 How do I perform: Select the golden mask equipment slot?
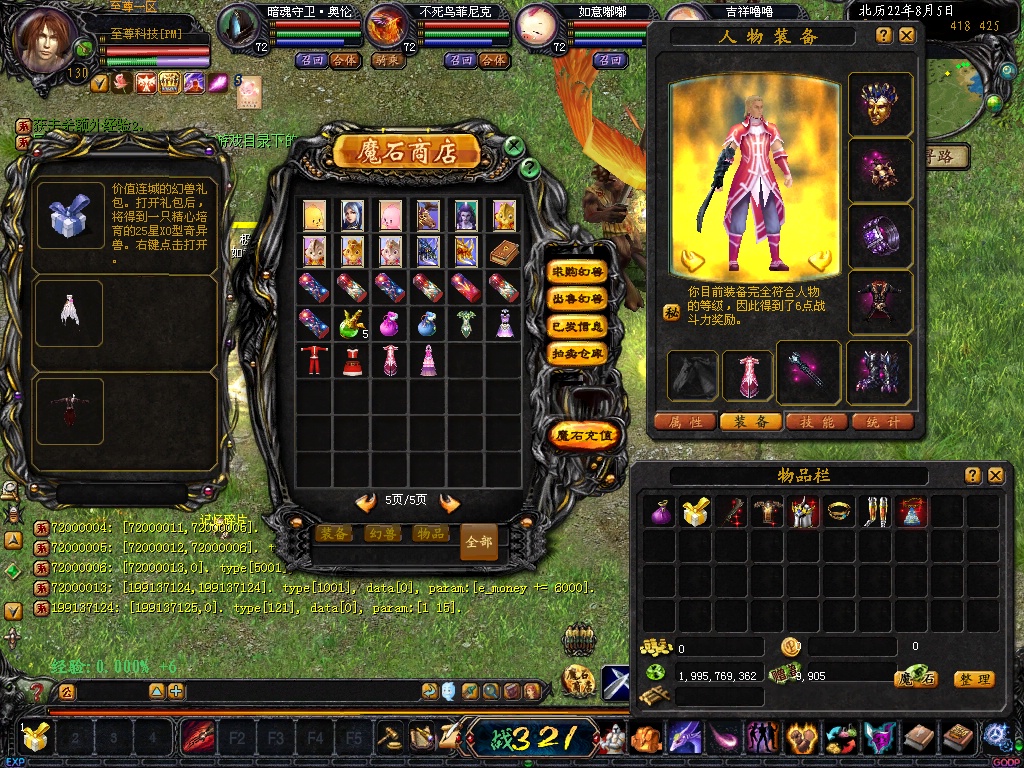[x=880, y=104]
